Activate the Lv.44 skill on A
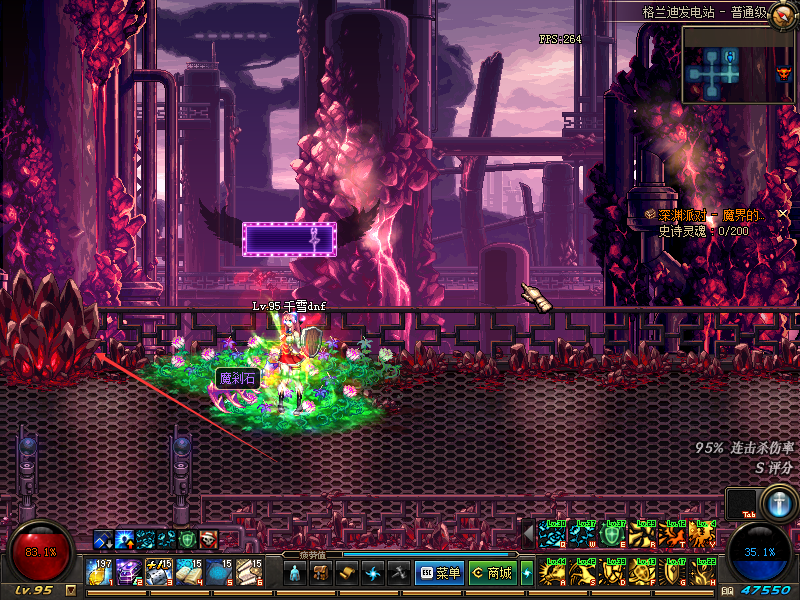 click(x=551, y=573)
